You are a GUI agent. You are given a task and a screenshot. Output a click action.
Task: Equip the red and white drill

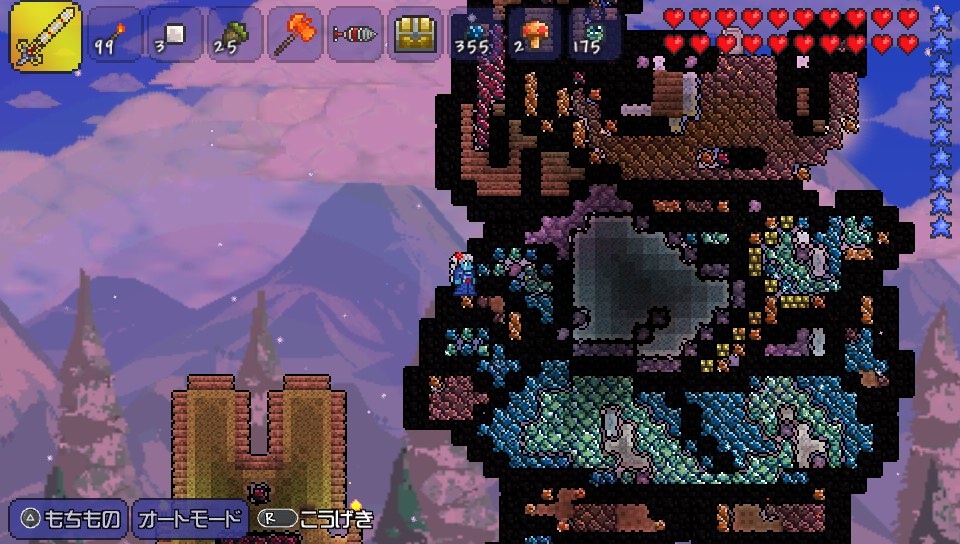[355, 35]
